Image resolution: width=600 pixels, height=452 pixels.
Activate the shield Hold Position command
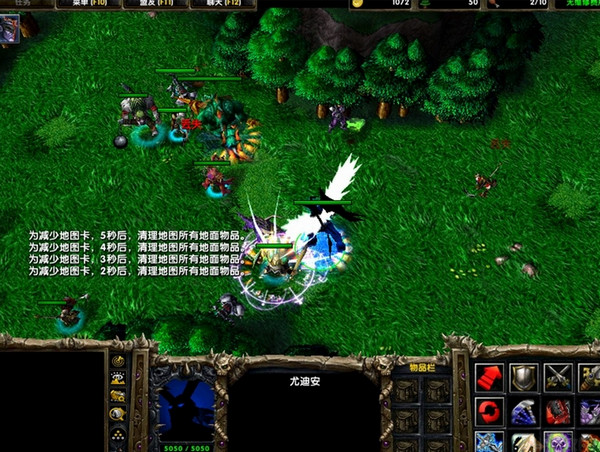click(x=524, y=377)
